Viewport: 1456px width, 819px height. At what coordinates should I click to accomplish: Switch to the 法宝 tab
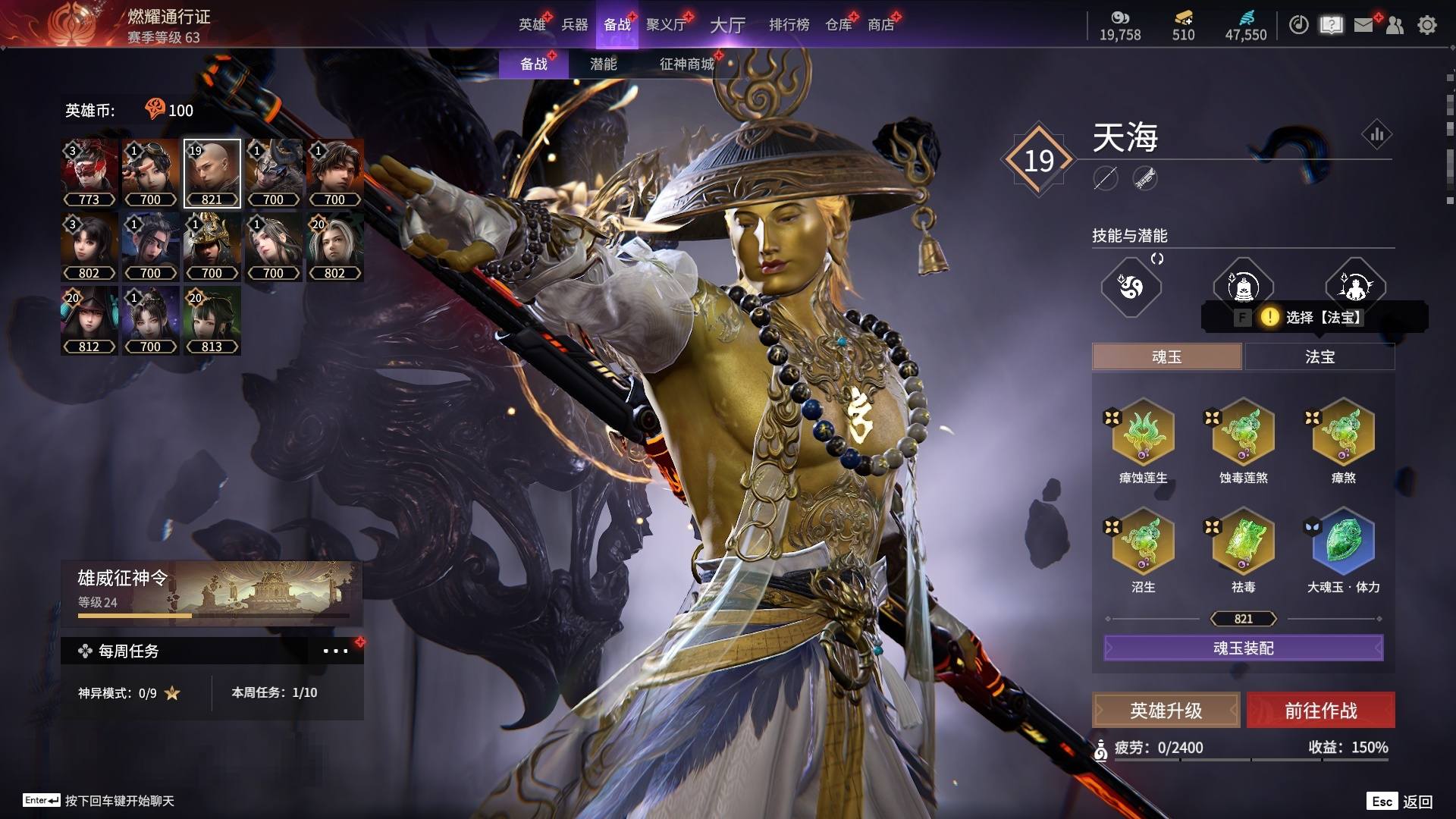[1319, 357]
